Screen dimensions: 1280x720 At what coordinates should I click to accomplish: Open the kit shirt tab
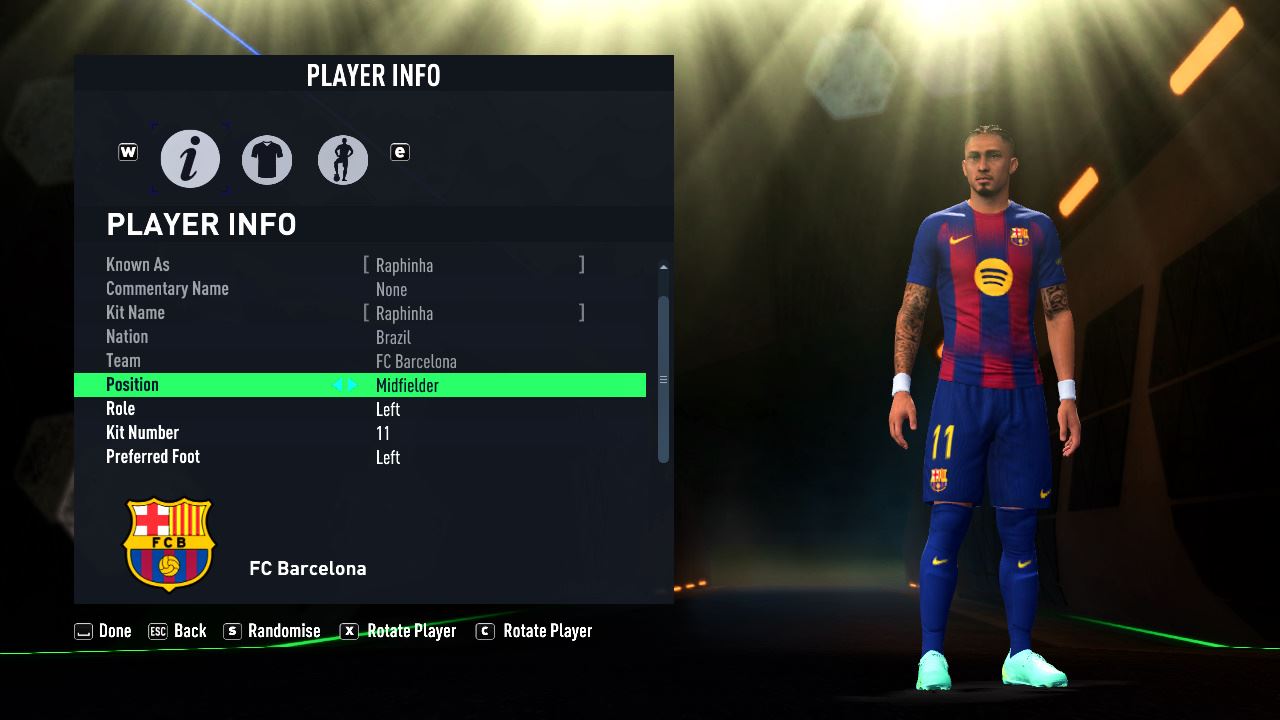point(267,160)
